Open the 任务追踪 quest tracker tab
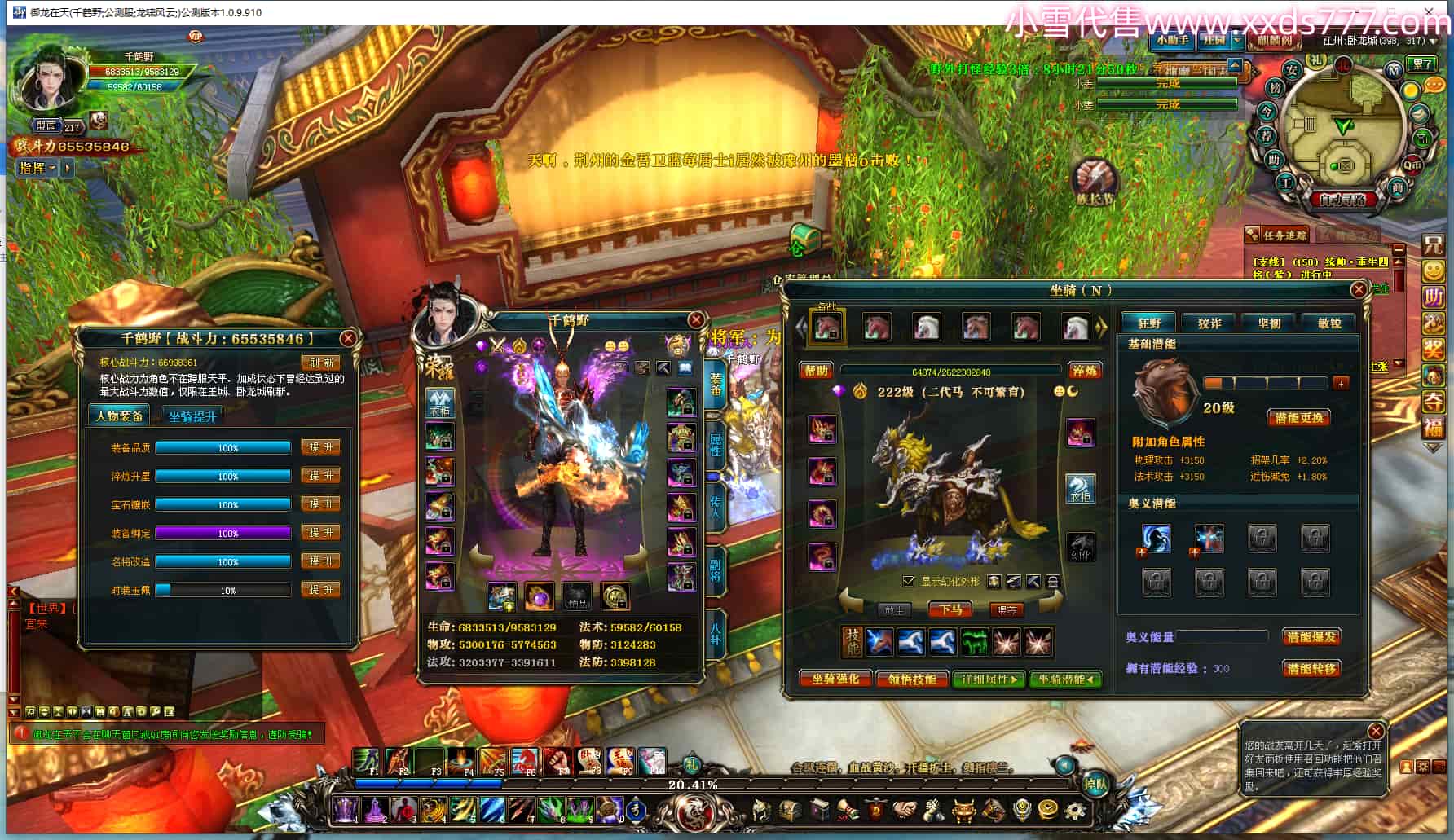1454x840 pixels. tap(1277, 235)
